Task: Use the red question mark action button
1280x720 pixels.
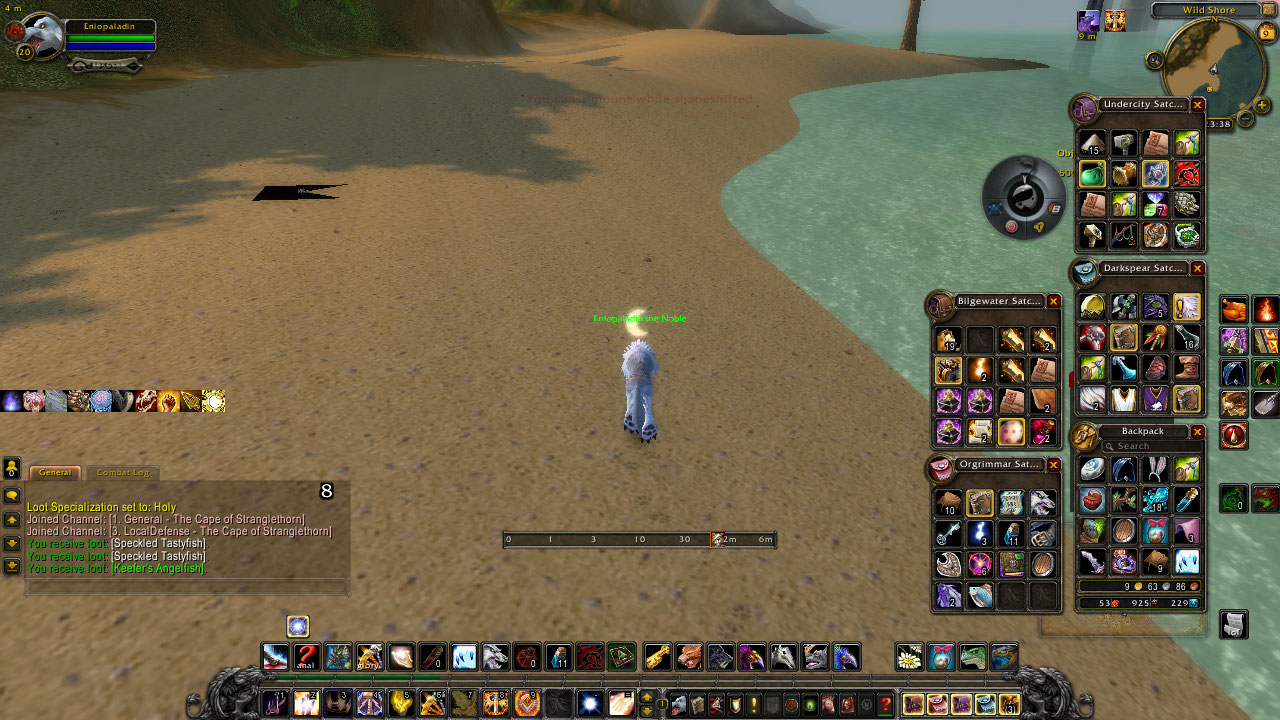Action: point(306,657)
